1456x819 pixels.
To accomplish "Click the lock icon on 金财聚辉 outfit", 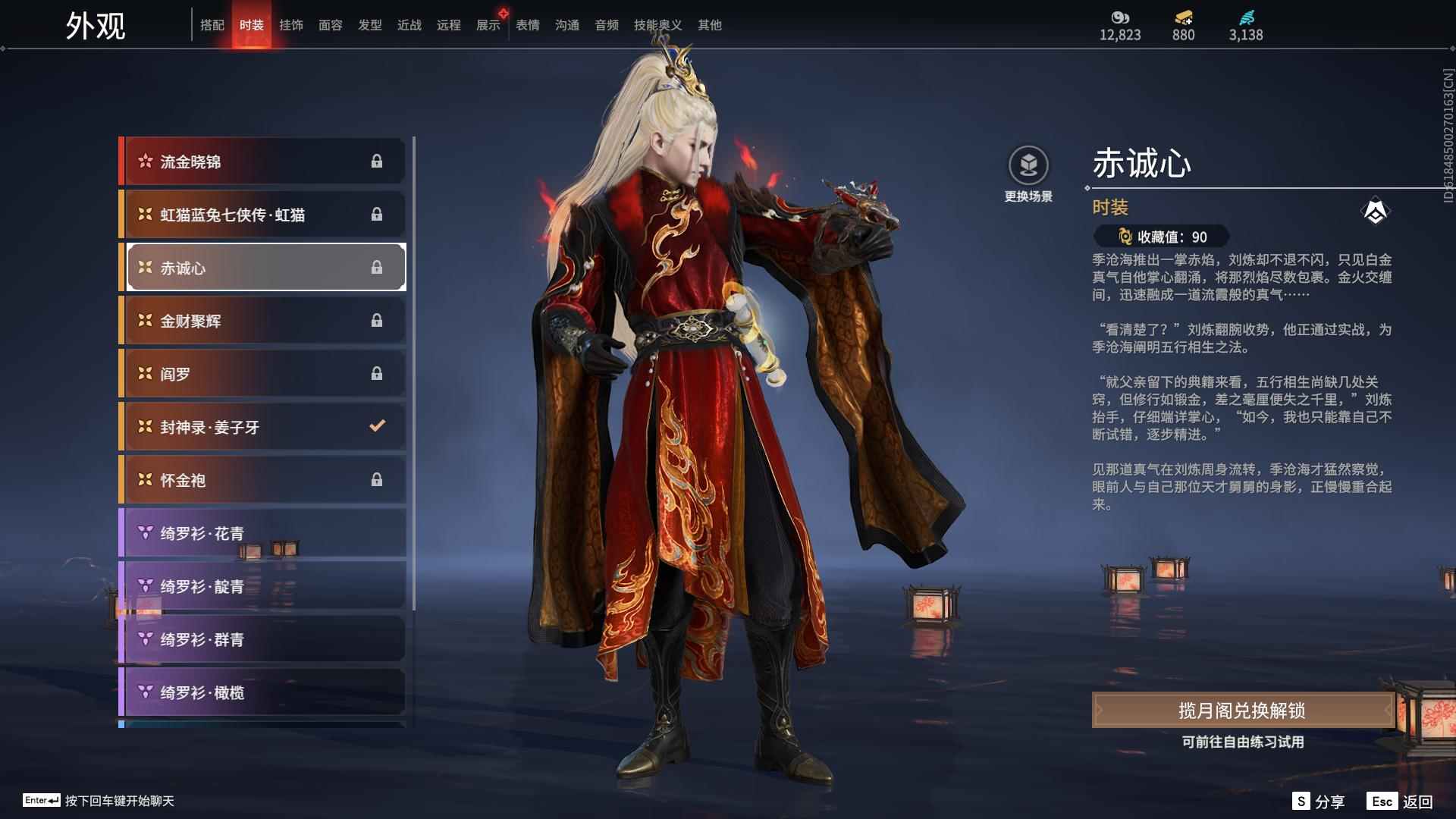I will (378, 320).
